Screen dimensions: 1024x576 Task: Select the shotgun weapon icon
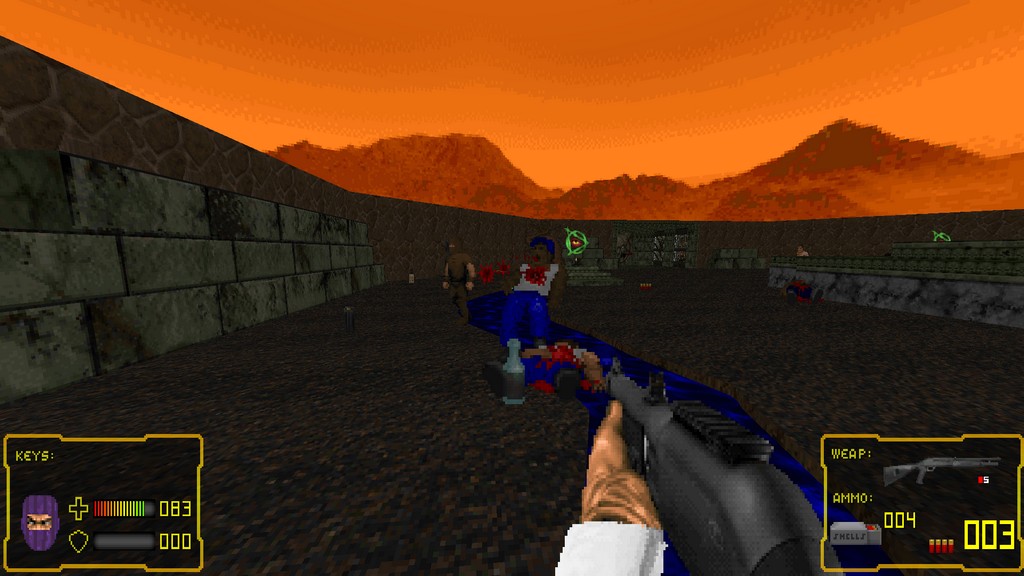click(x=940, y=469)
